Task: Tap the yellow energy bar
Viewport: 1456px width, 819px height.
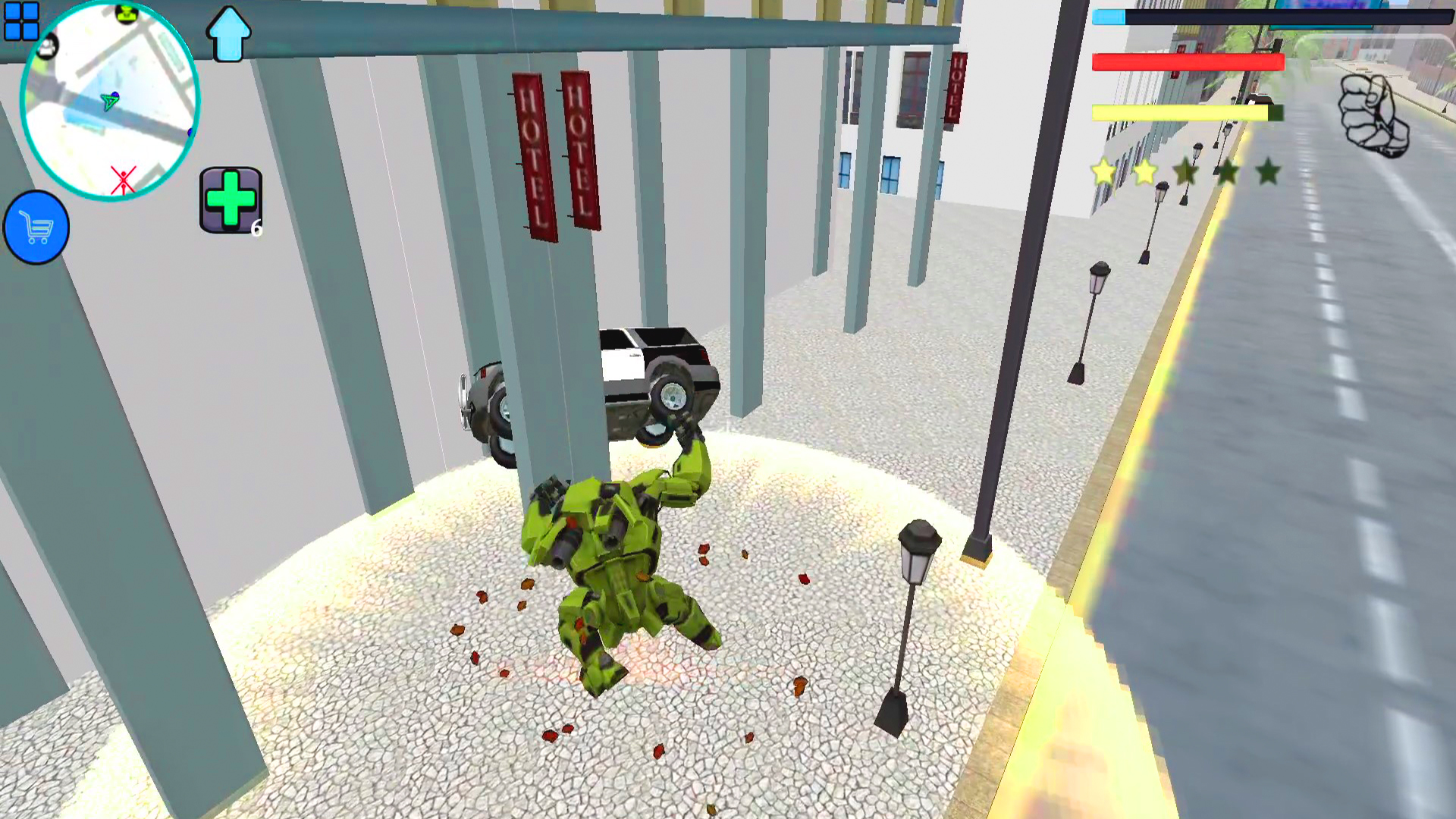Action: tap(1179, 111)
